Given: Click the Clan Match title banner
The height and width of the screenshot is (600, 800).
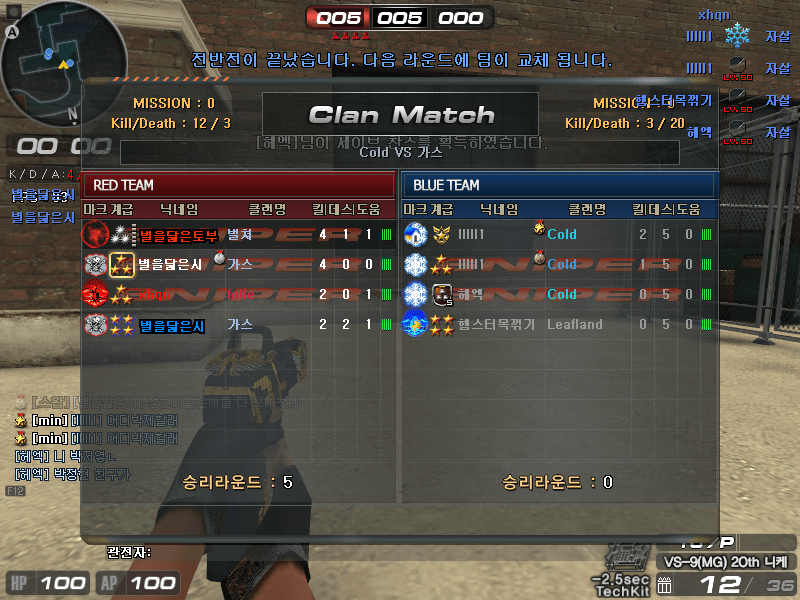Looking at the screenshot, I should (400, 115).
